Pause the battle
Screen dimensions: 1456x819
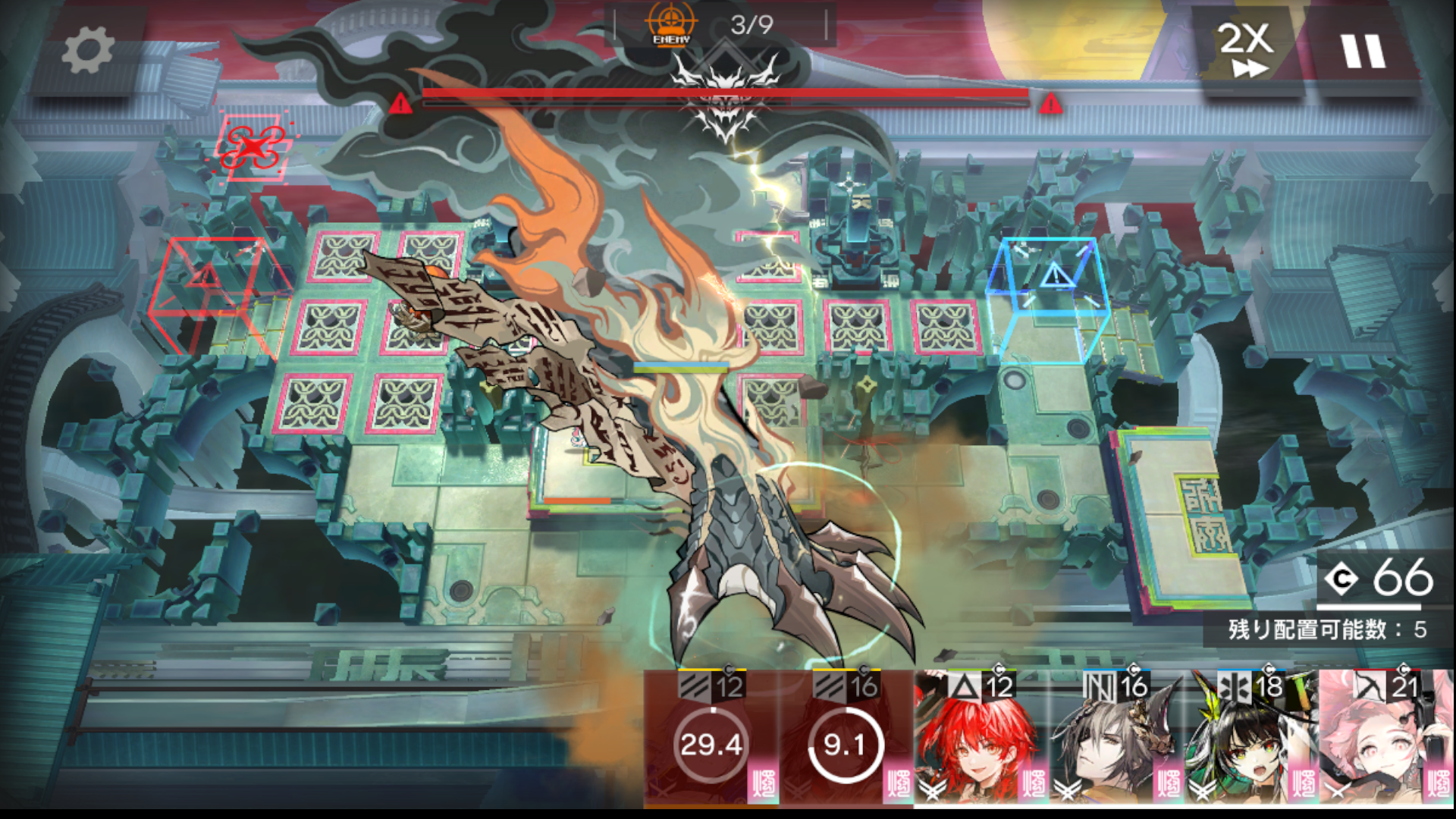tap(1363, 52)
